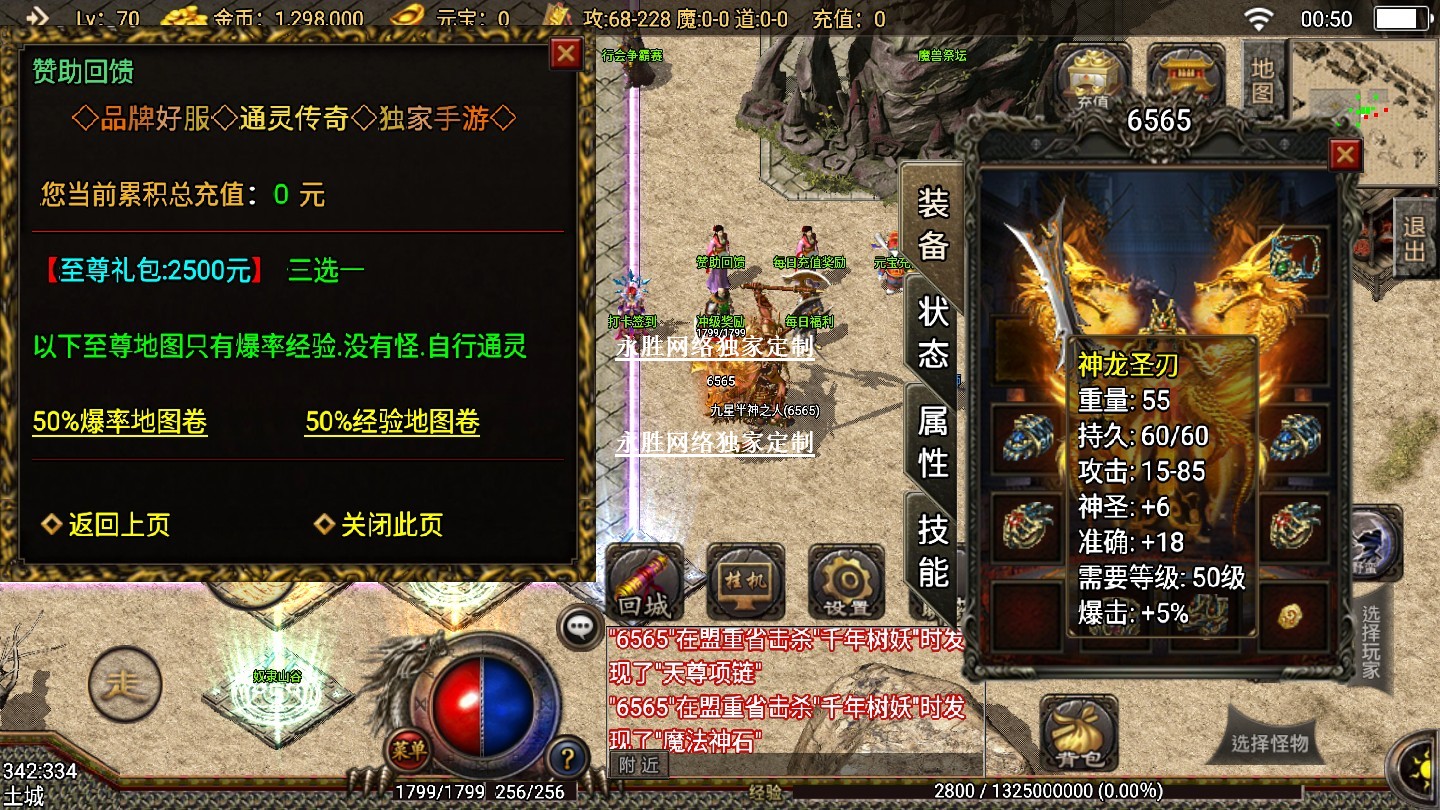The height and width of the screenshot is (810, 1440).
Task: Close the 赞助回馈 sponsor panel
Action: click(566, 53)
